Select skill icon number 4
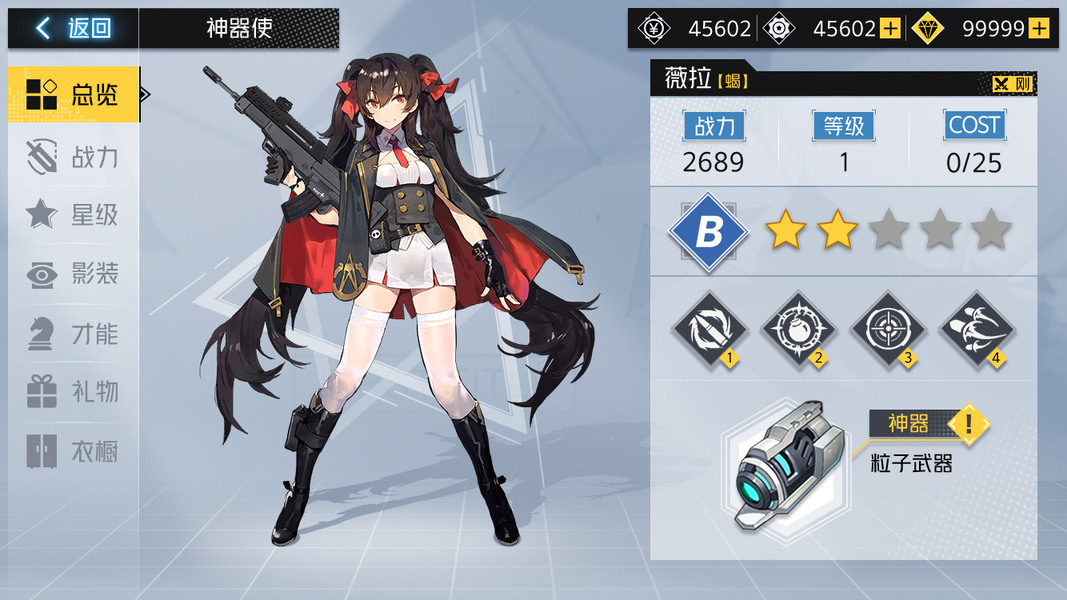The image size is (1067, 600). [976, 328]
